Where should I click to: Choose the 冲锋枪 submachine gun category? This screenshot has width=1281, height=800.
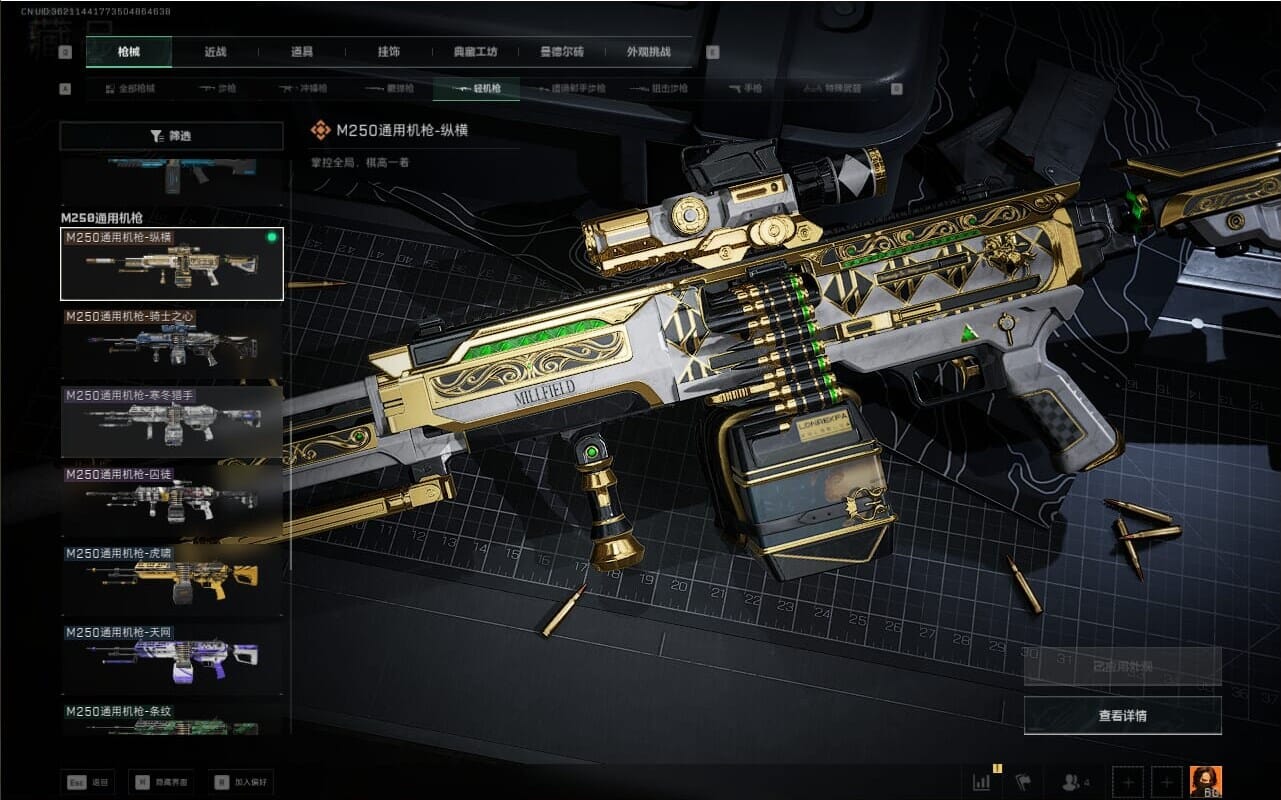point(303,89)
